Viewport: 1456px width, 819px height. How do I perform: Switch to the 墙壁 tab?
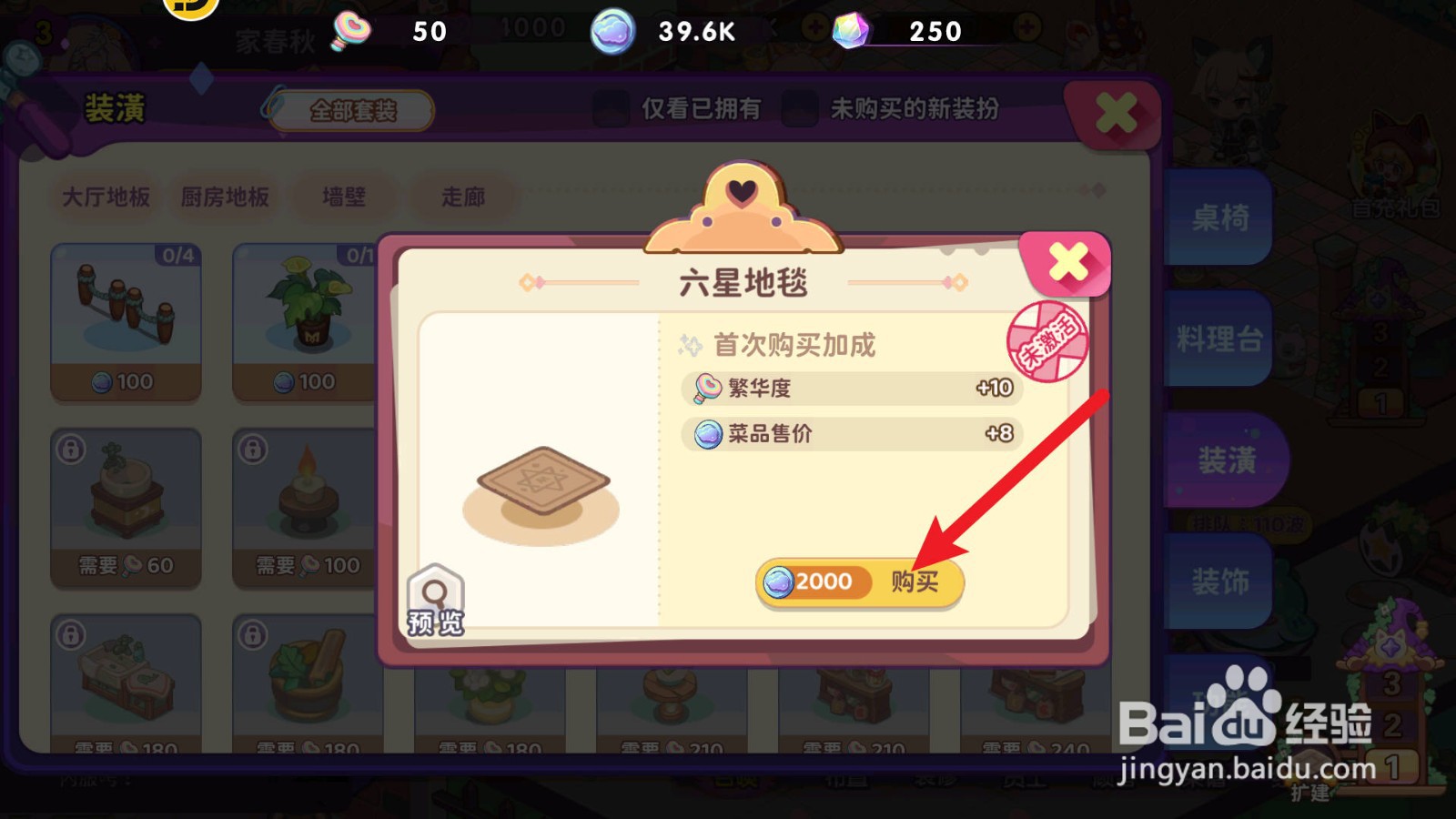coord(344,196)
